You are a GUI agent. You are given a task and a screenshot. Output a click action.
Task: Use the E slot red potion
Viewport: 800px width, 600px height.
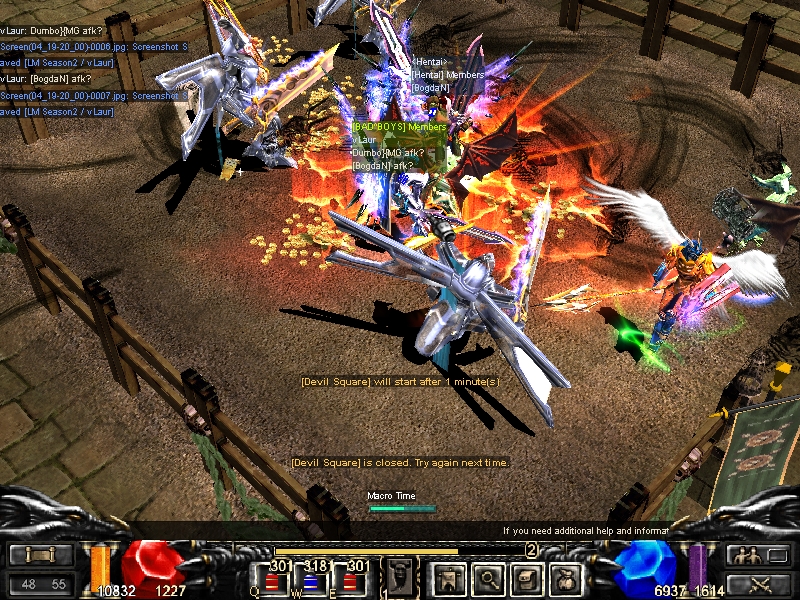pyautogui.click(x=348, y=581)
